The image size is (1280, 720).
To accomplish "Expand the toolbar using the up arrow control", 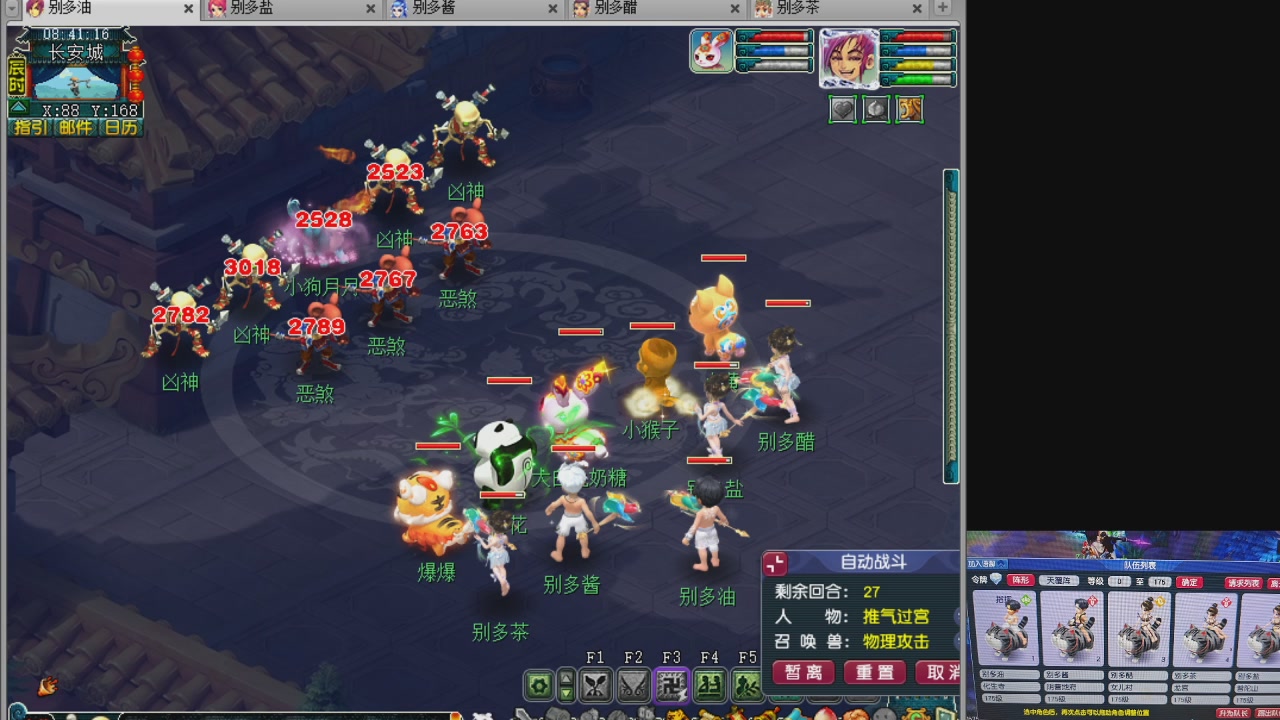I will pos(566,678).
